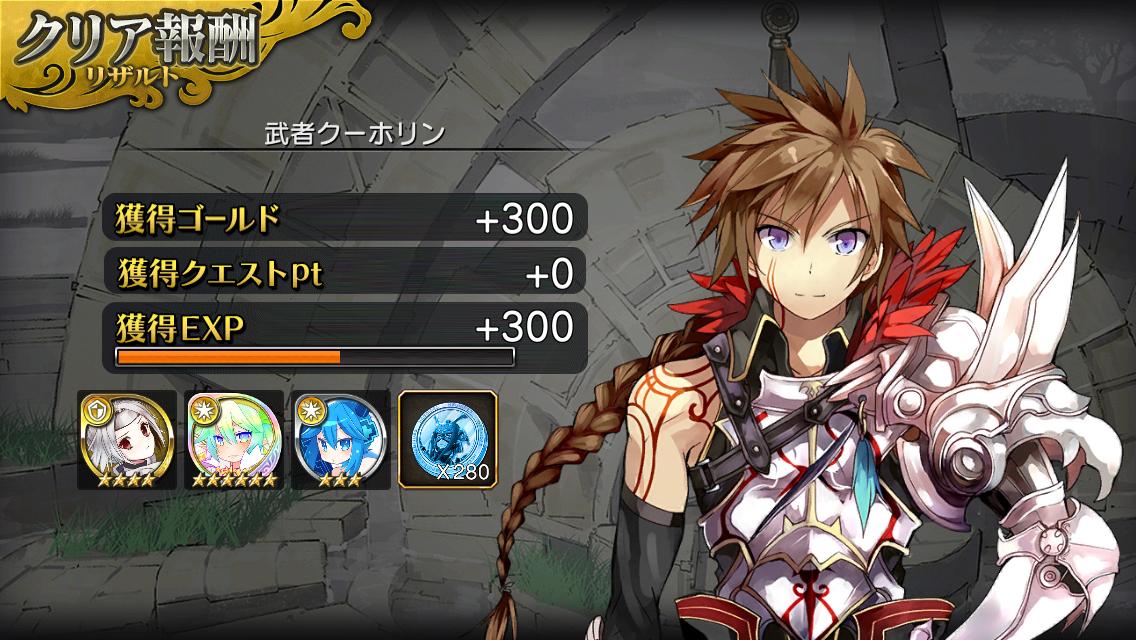Inspect the blue medal x280 reward

pyautogui.click(x=447, y=439)
